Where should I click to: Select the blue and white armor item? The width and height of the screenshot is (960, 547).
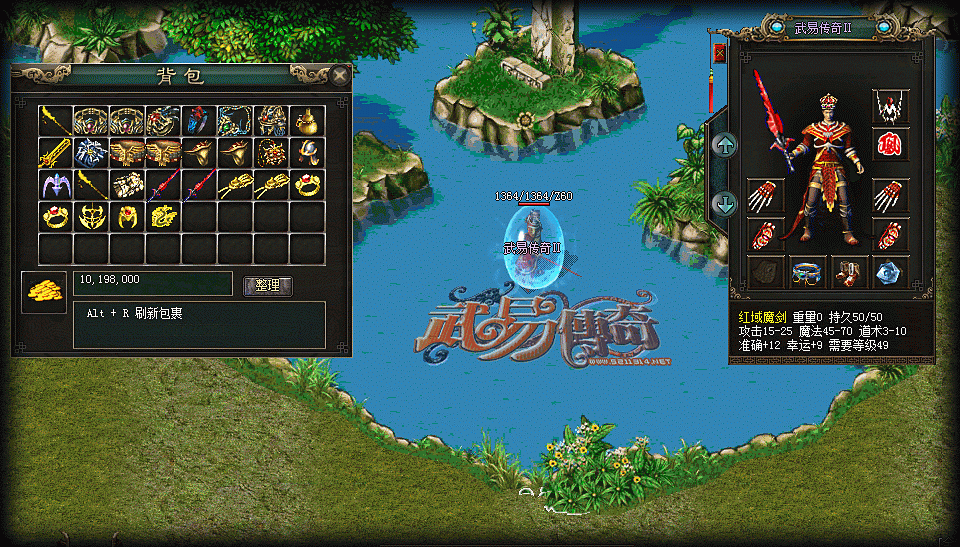(92, 154)
